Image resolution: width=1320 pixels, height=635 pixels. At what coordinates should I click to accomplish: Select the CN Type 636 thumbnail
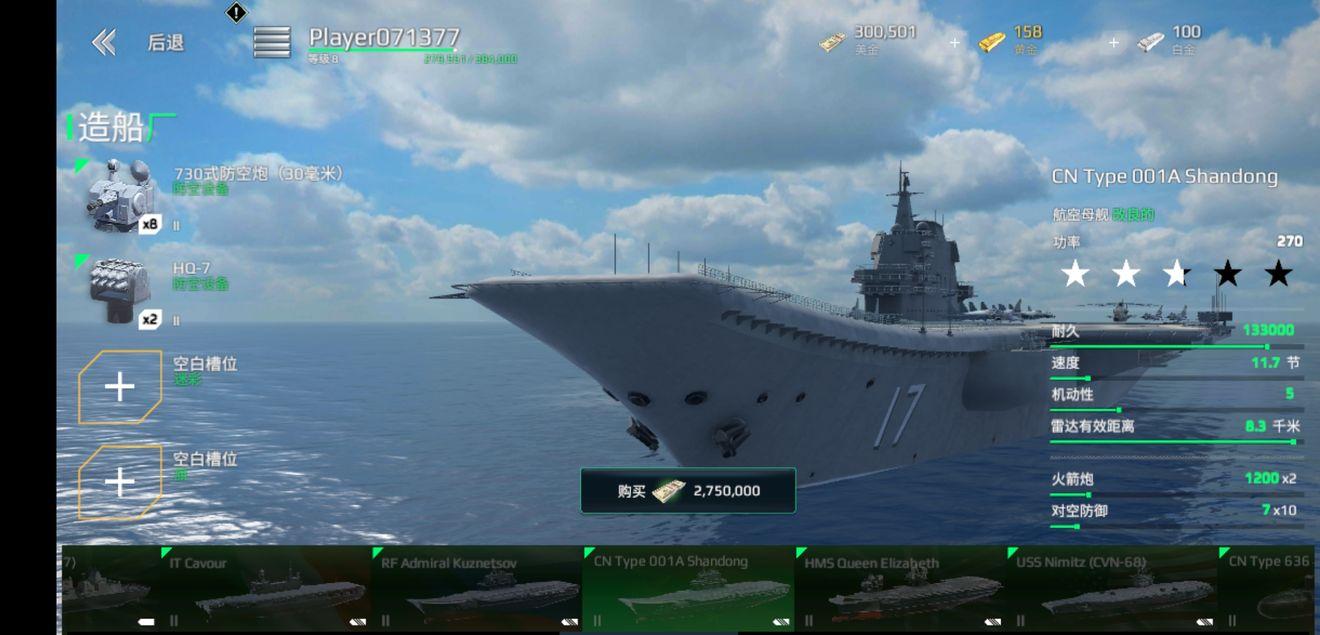tap(1270, 588)
